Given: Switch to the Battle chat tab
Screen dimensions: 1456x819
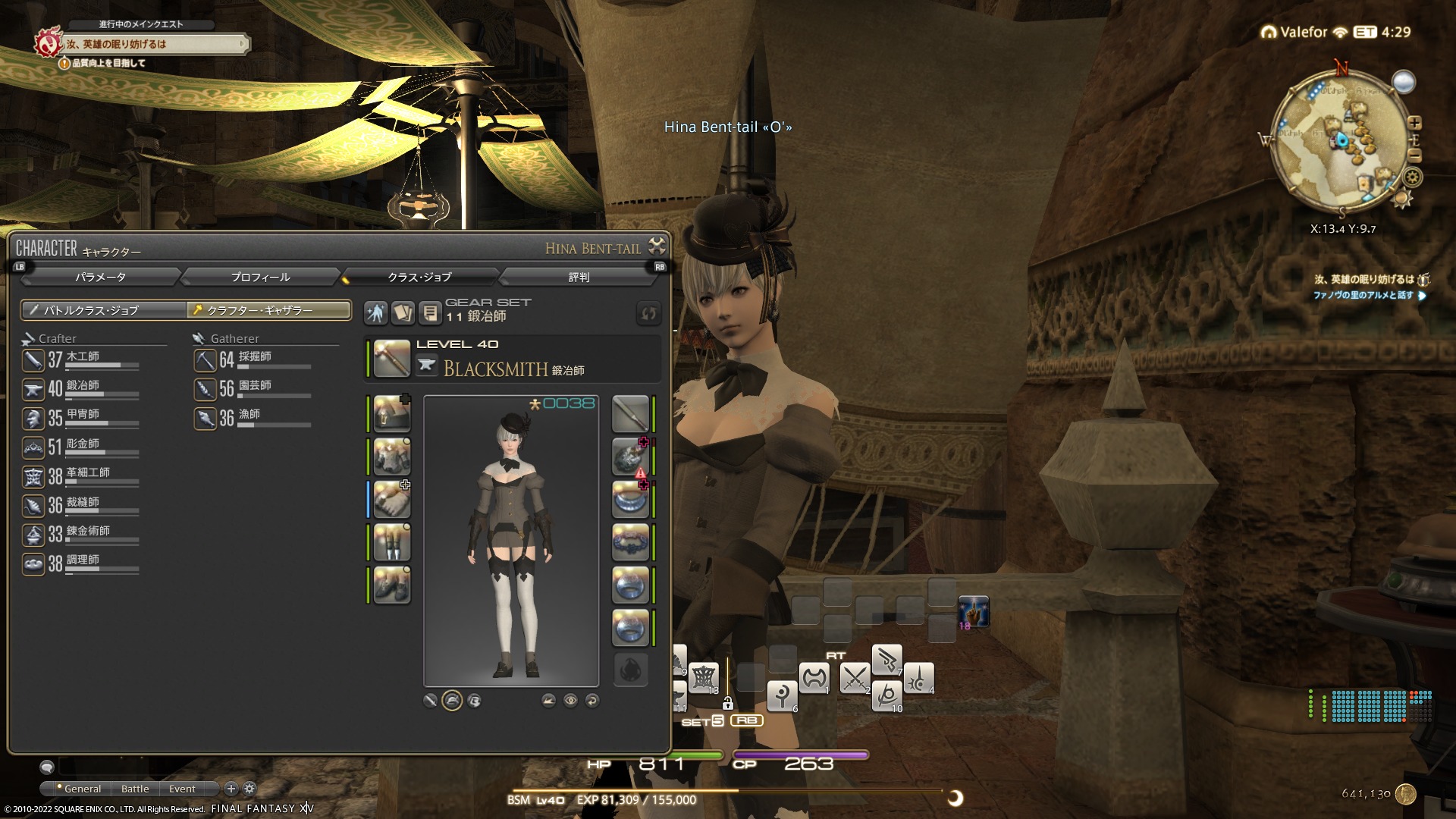Looking at the screenshot, I should (135, 789).
